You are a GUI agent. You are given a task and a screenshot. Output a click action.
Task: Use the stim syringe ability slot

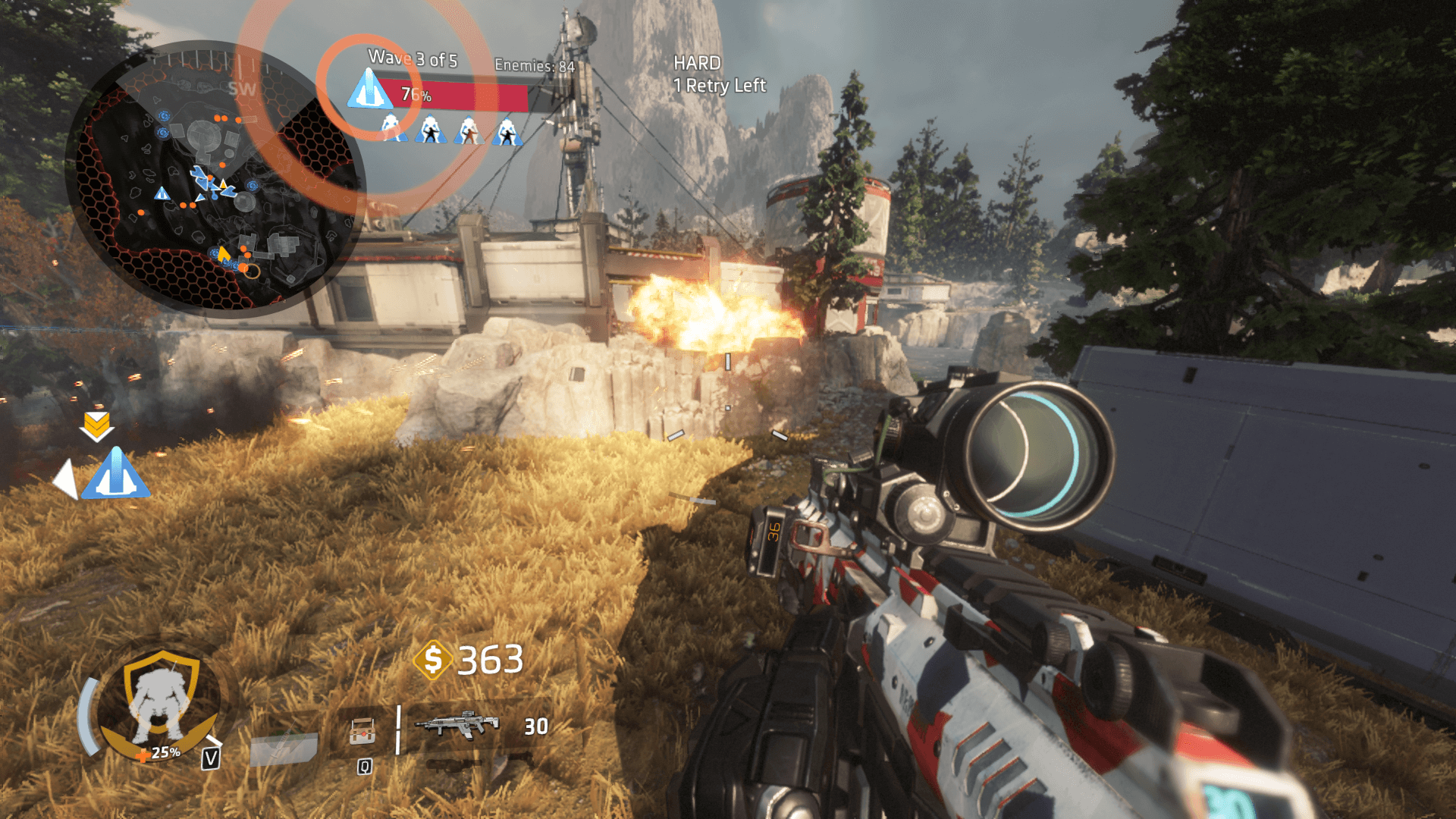click(284, 748)
